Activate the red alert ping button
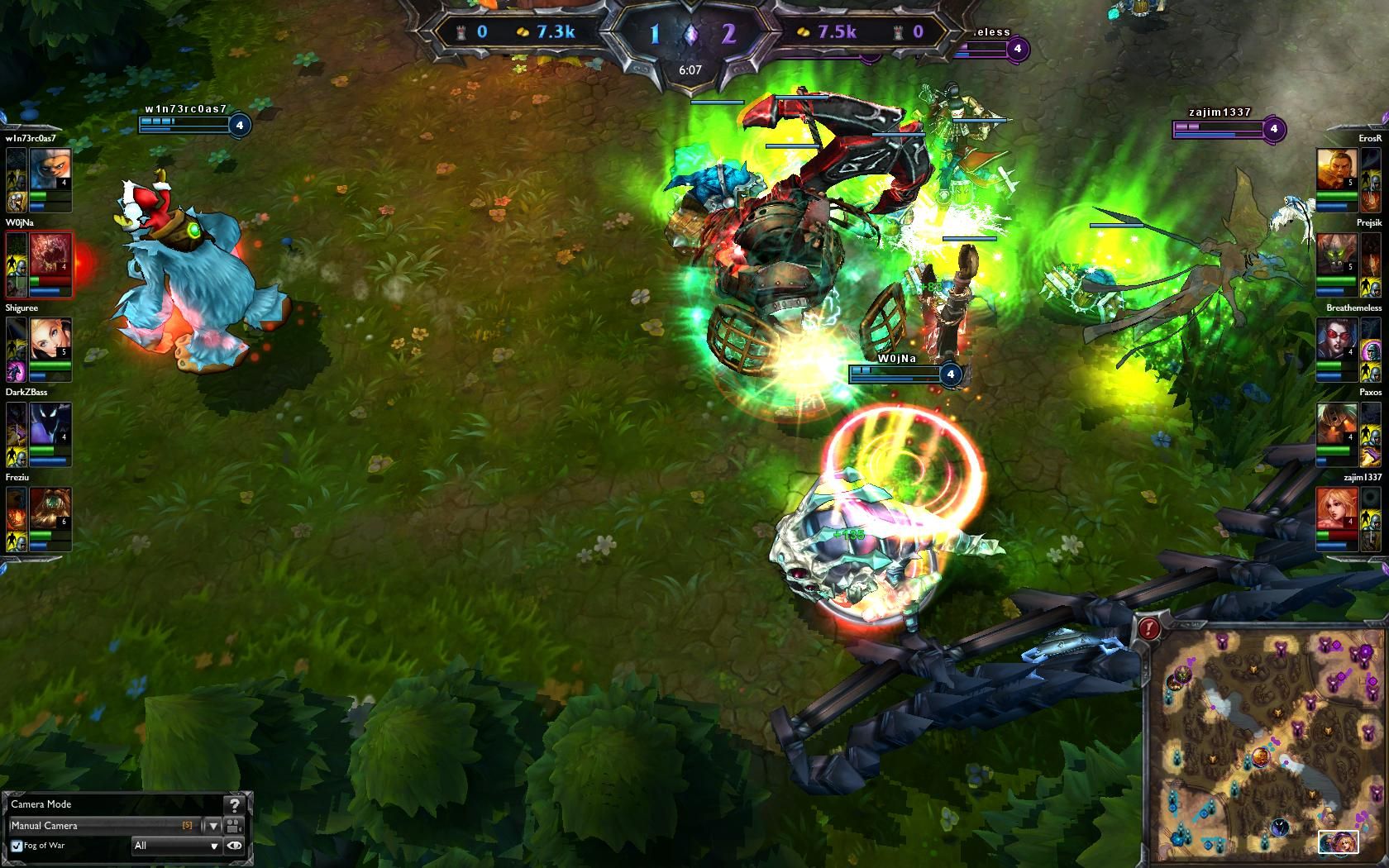Viewport: 1389px width, 868px height. tap(1148, 629)
